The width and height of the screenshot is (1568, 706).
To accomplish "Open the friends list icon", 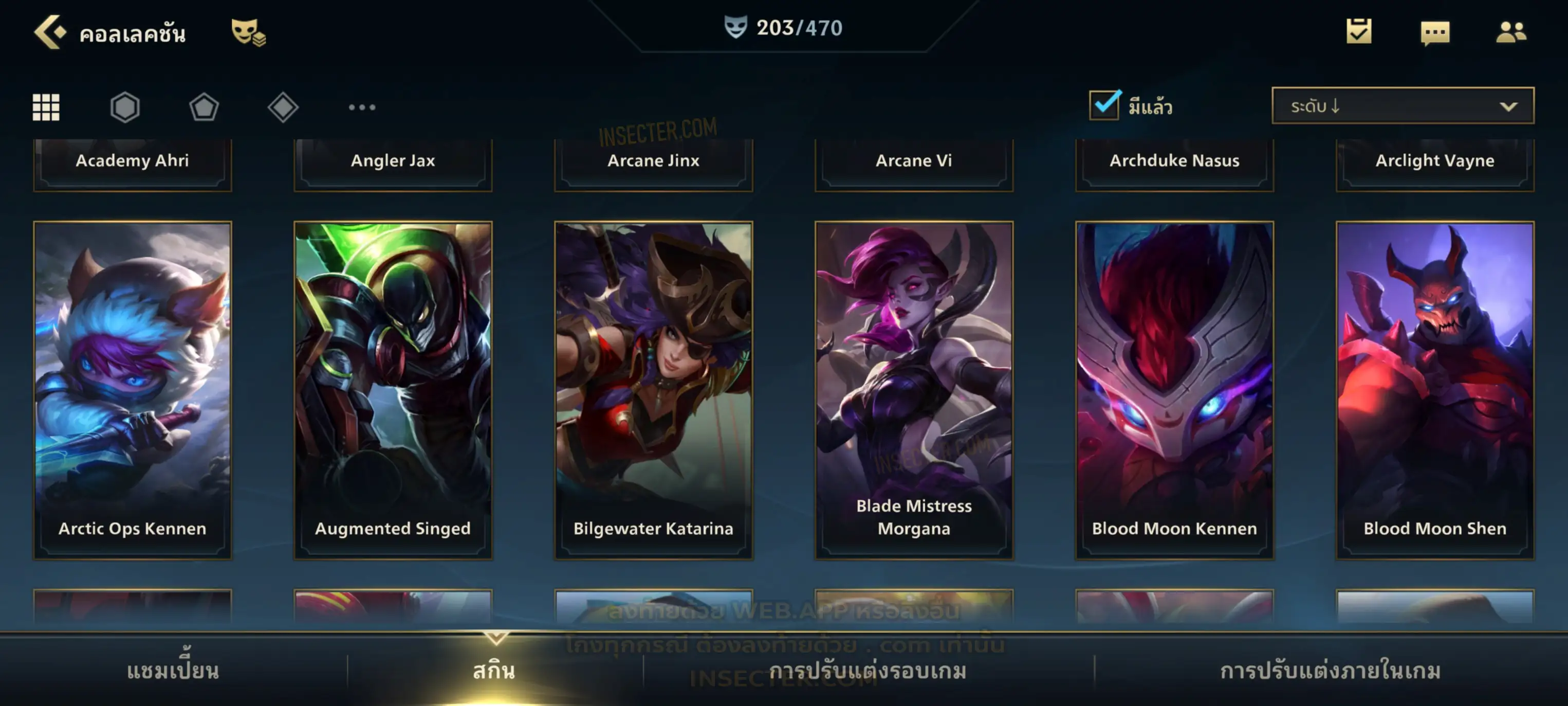I will [1511, 32].
